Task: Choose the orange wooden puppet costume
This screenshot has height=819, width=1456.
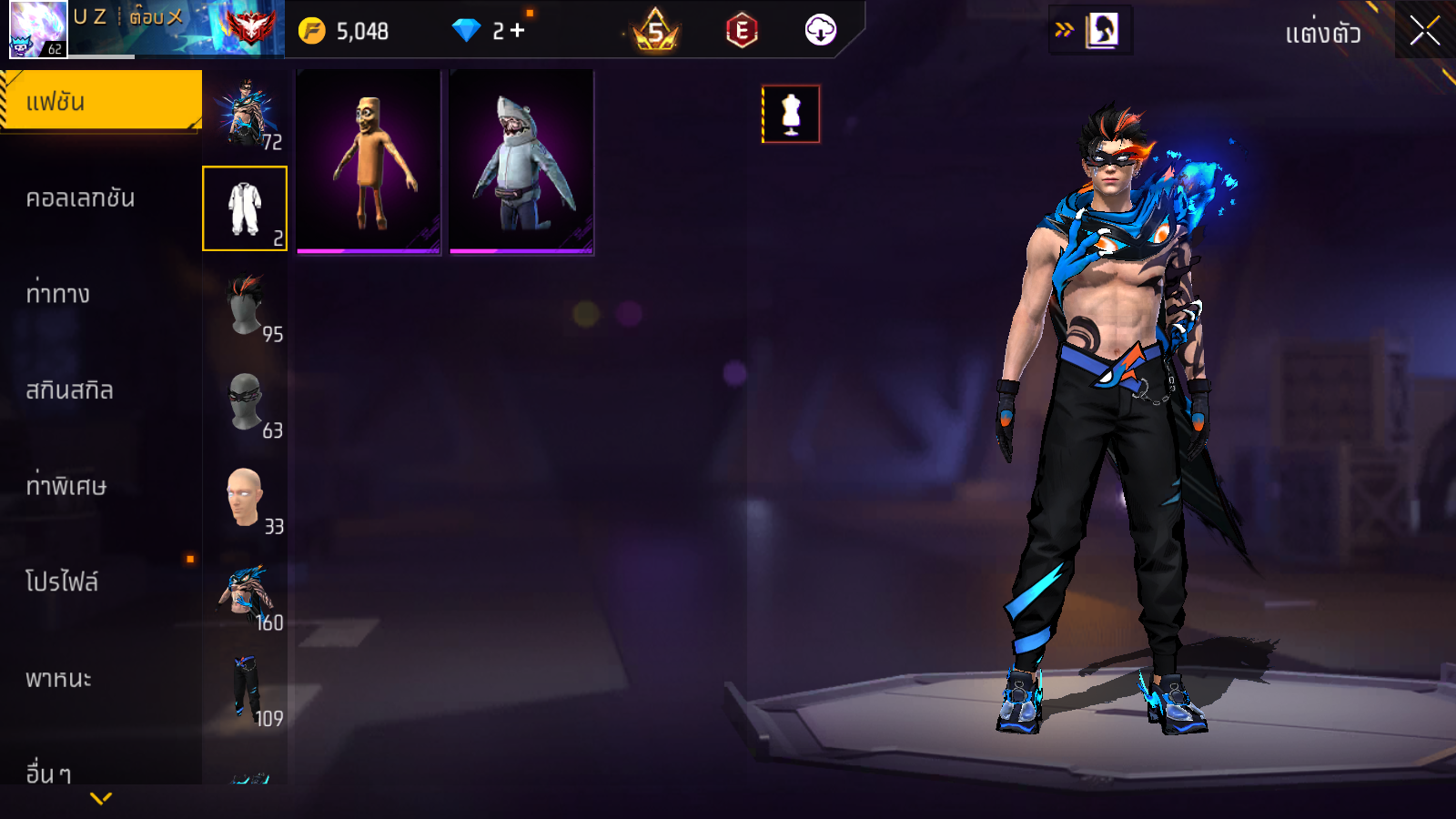Action: tap(369, 162)
